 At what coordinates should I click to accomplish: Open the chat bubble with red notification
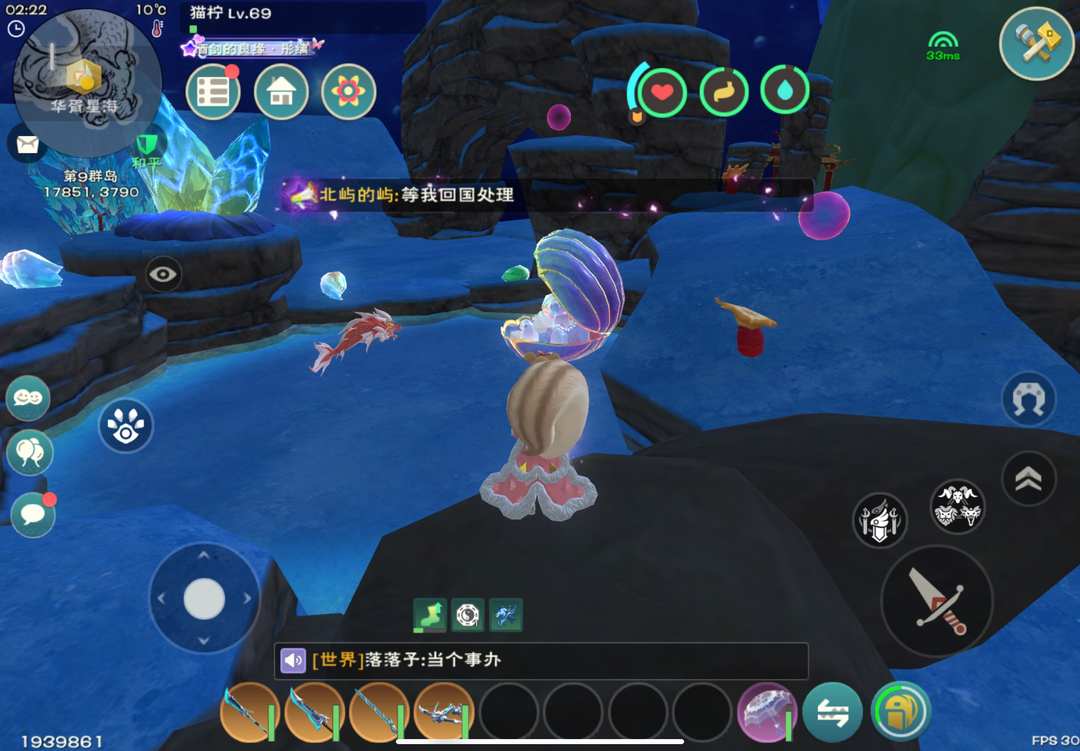[x=32, y=514]
